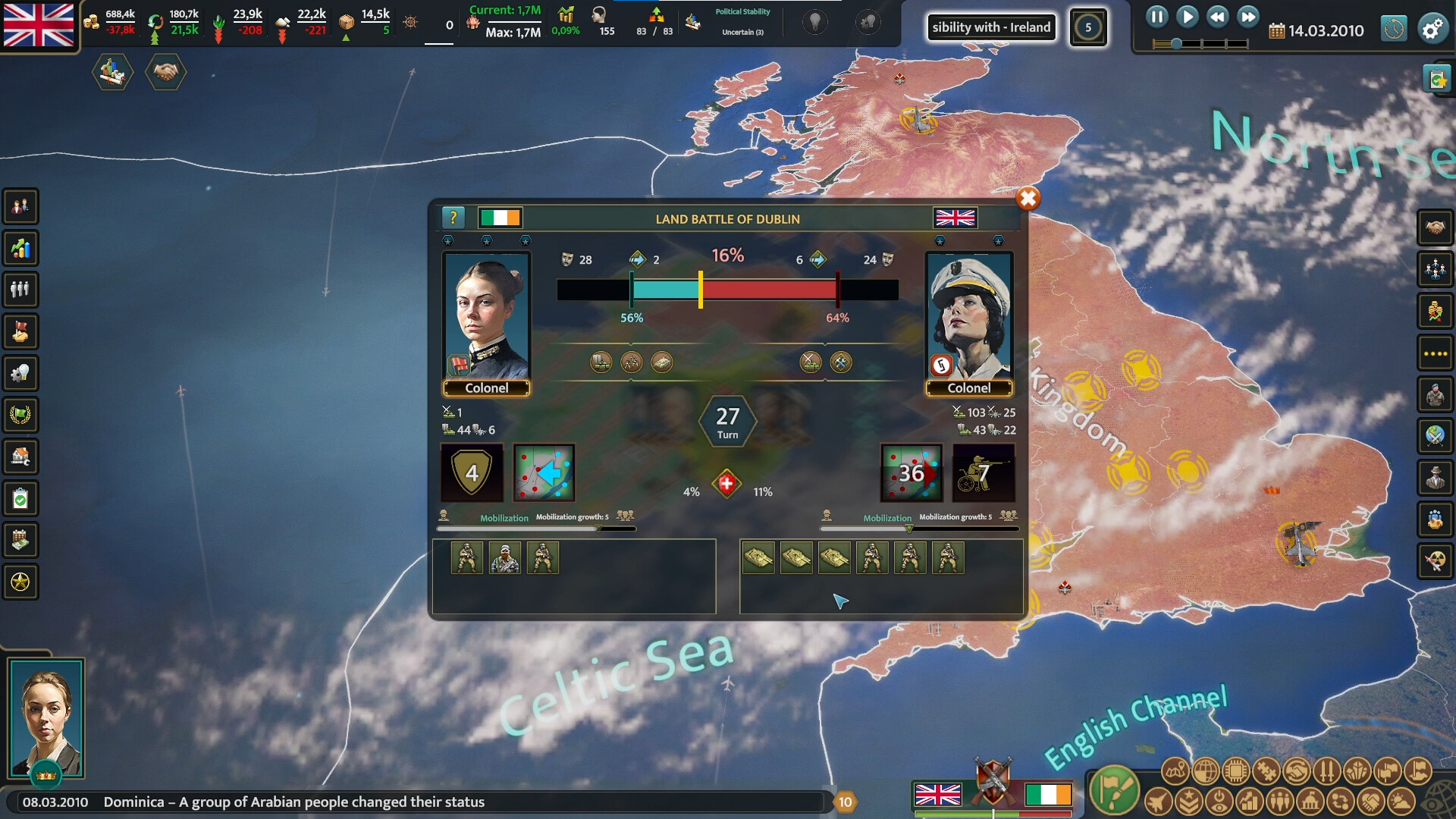Open the Political Stability Uncertain status details
The height and width of the screenshot is (819, 1456).
coord(743,21)
